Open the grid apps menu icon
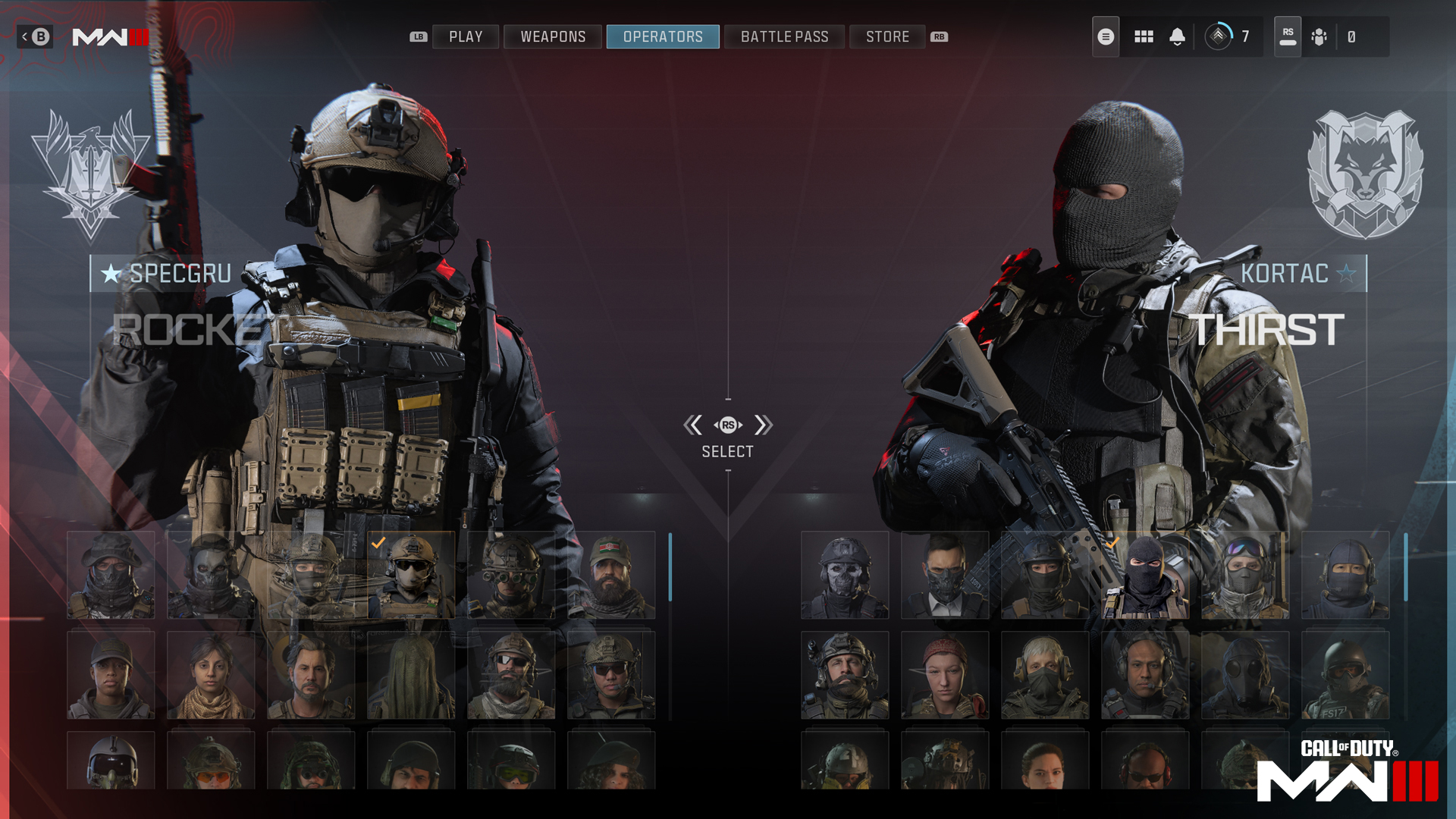Screen dimensions: 1456x819 [x=1144, y=36]
